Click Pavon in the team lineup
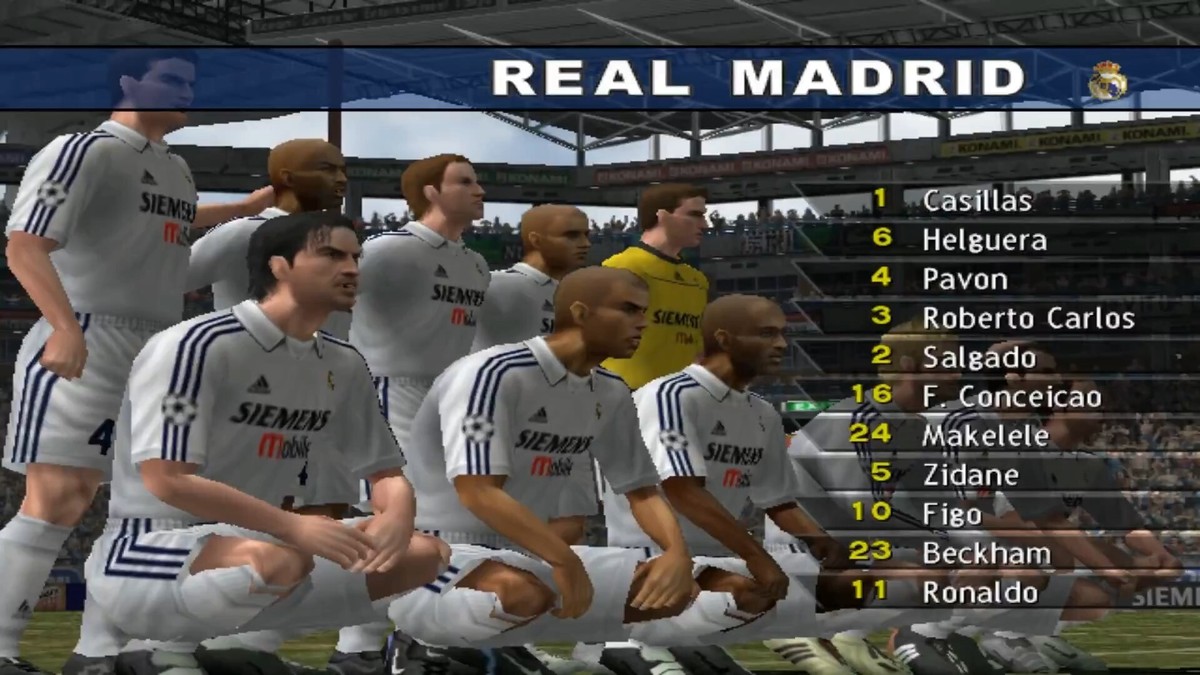The image size is (1200, 675). [964, 279]
